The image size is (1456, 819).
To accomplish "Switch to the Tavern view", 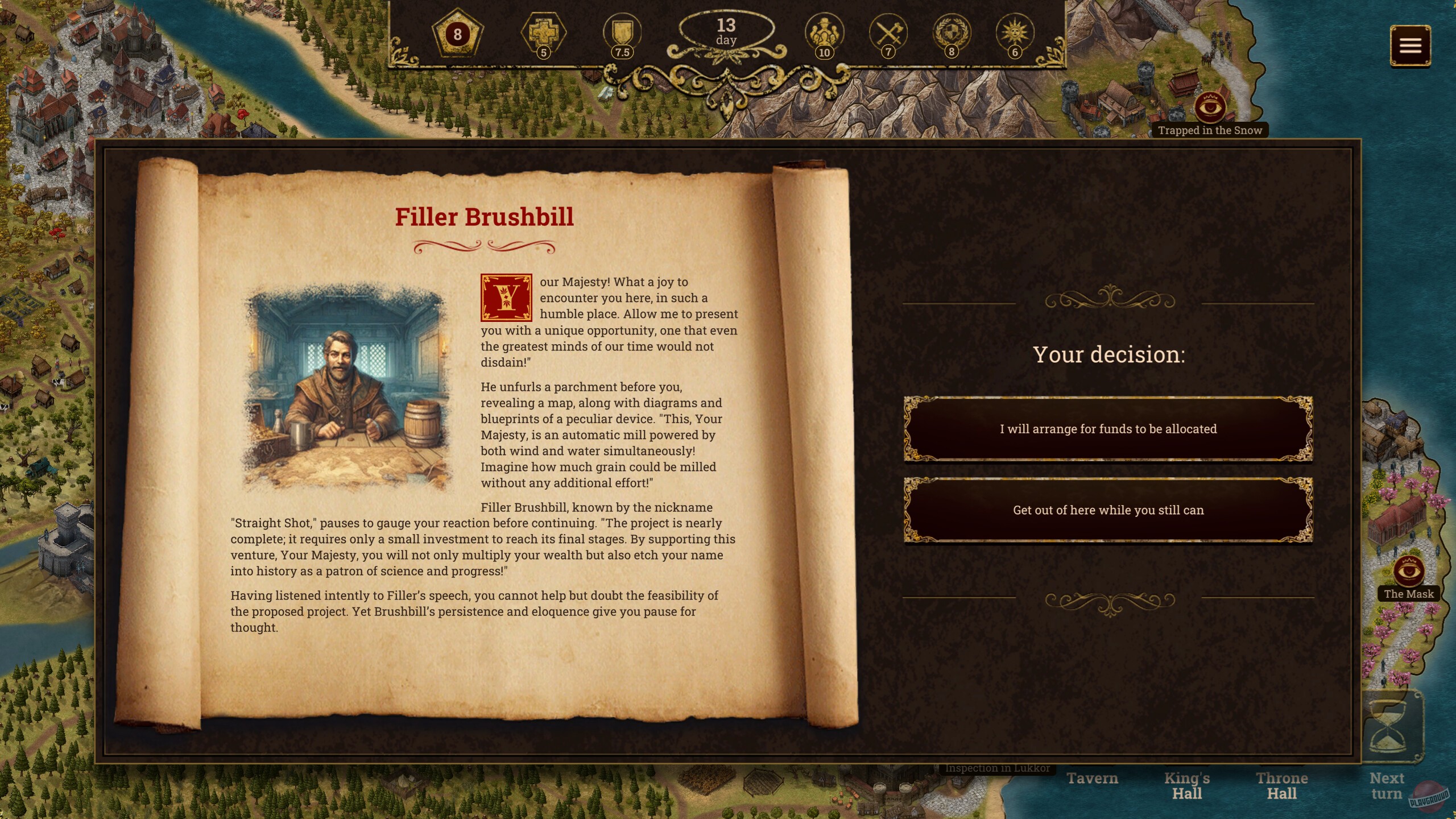I will coord(1093,778).
